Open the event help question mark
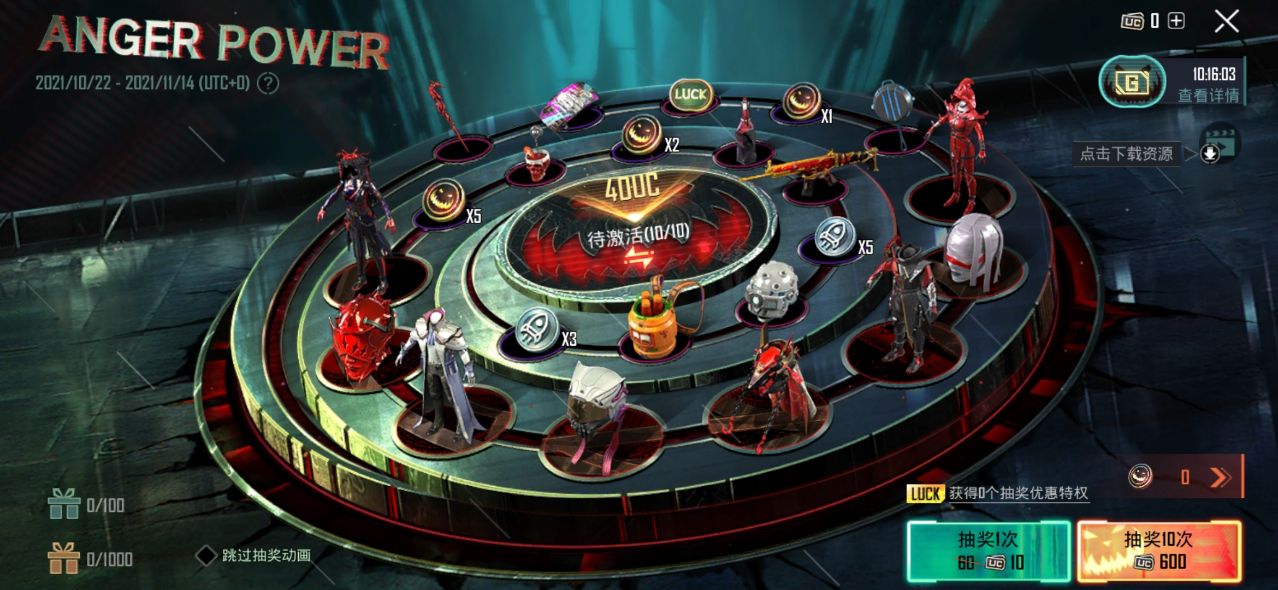This screenshot has height=590, width=1278. pyautogui.click(x=267, y=83)
